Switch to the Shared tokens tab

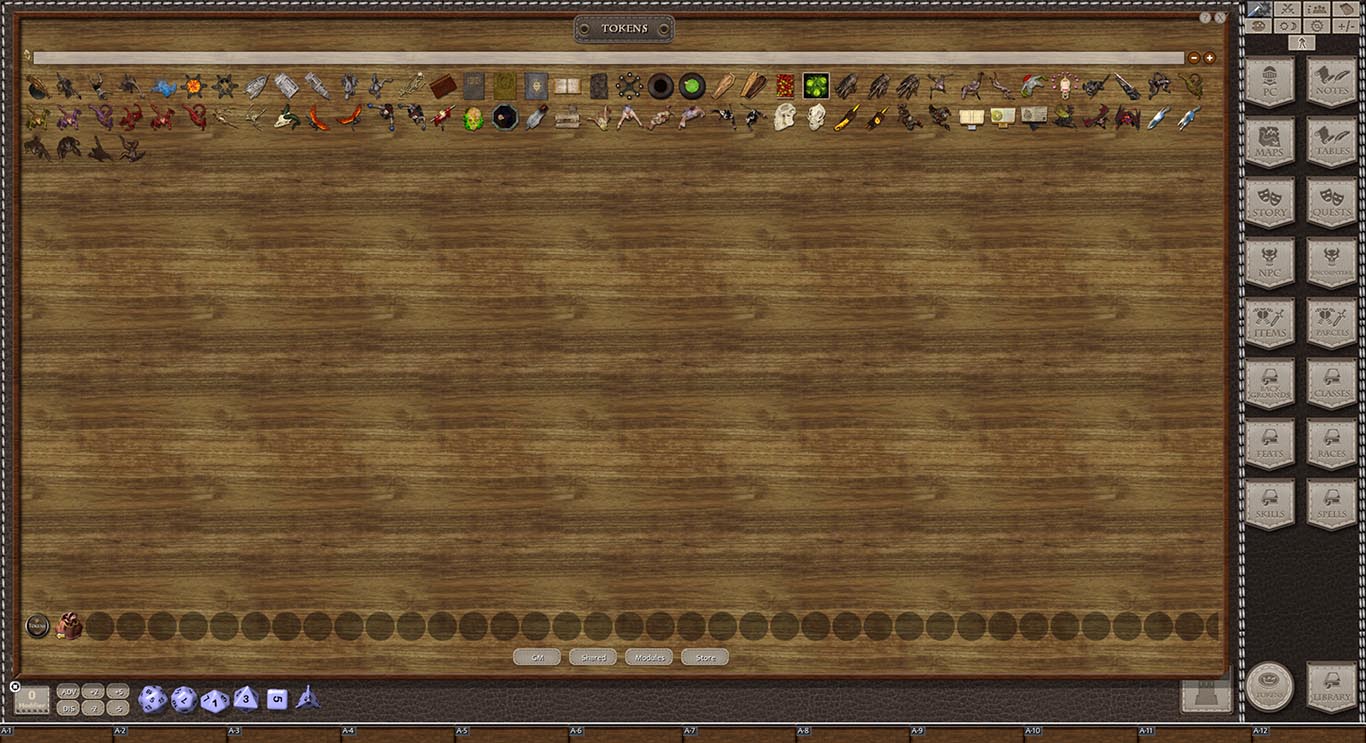tap(592, 657)
